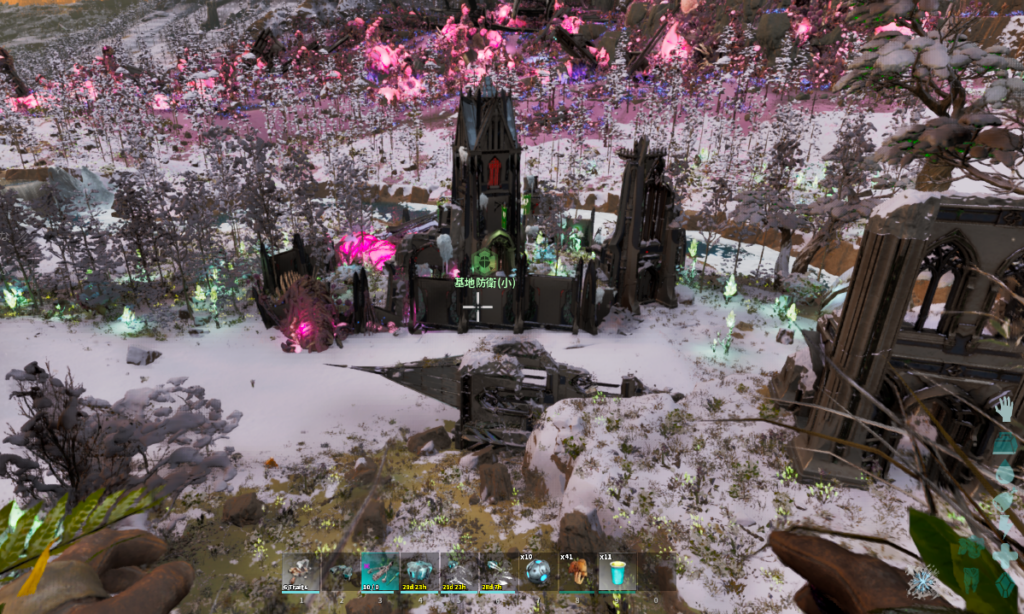This screenshot has height=614, width=1024.
Task: Choose the teal chest-shaped item in slot 4
Action: pos(419,572)
